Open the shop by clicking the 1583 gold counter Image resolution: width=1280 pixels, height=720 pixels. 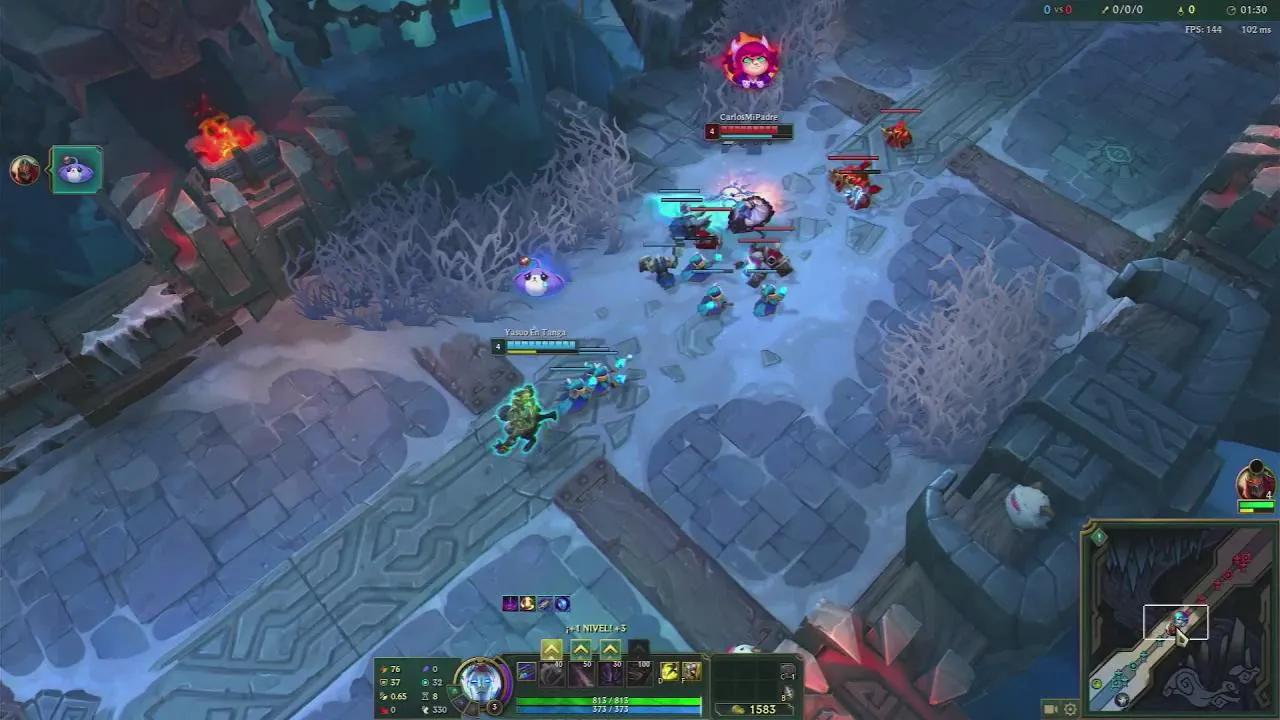coord(762,707)
